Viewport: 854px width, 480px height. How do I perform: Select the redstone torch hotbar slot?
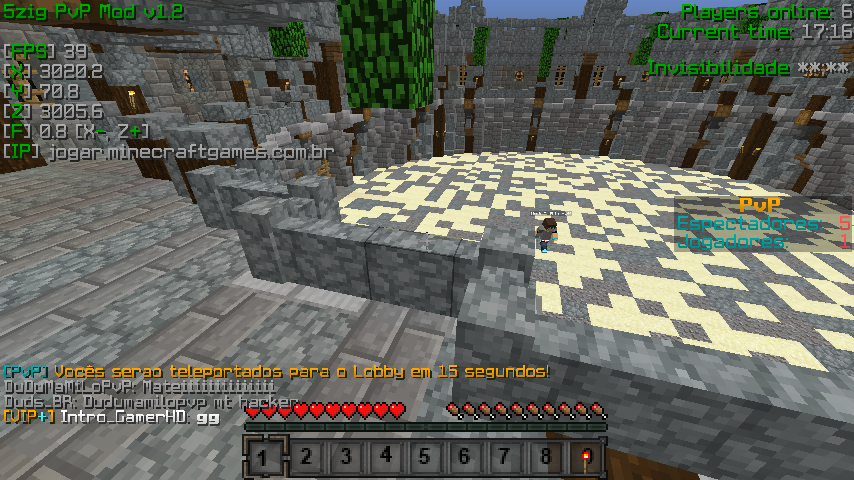585,458
